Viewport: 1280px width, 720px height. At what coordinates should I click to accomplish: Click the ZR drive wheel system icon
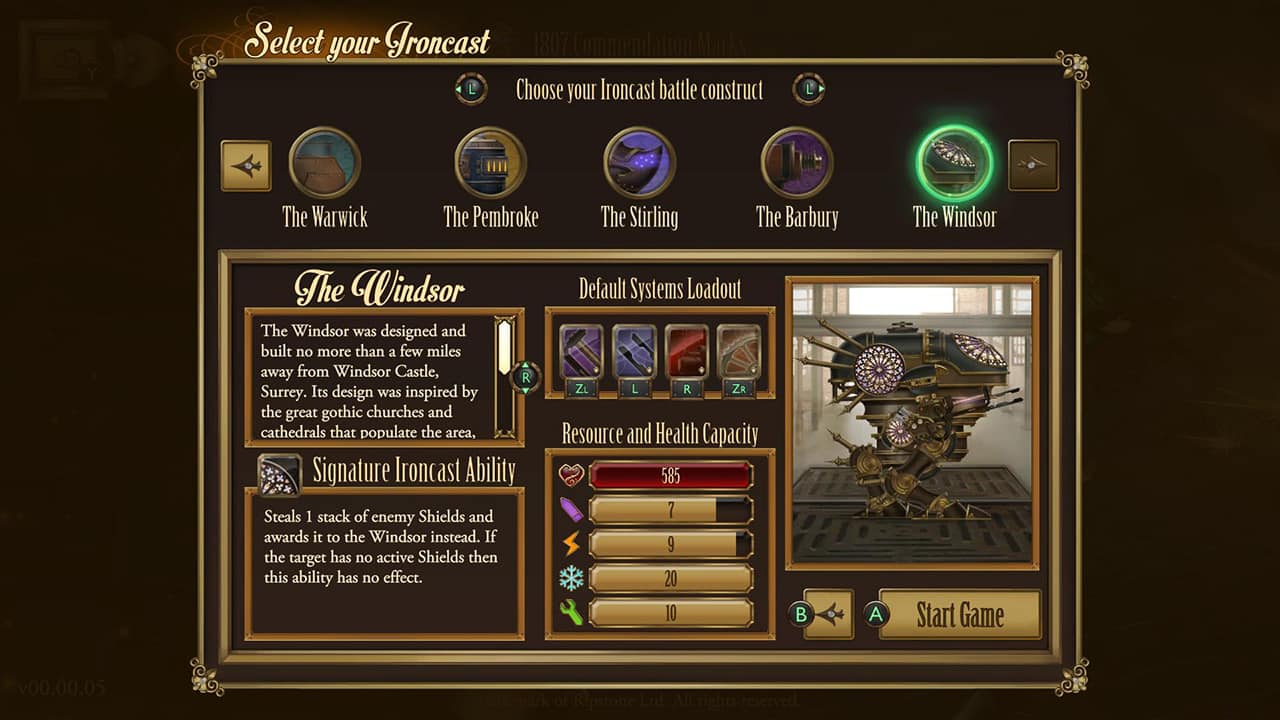[741, 350]
